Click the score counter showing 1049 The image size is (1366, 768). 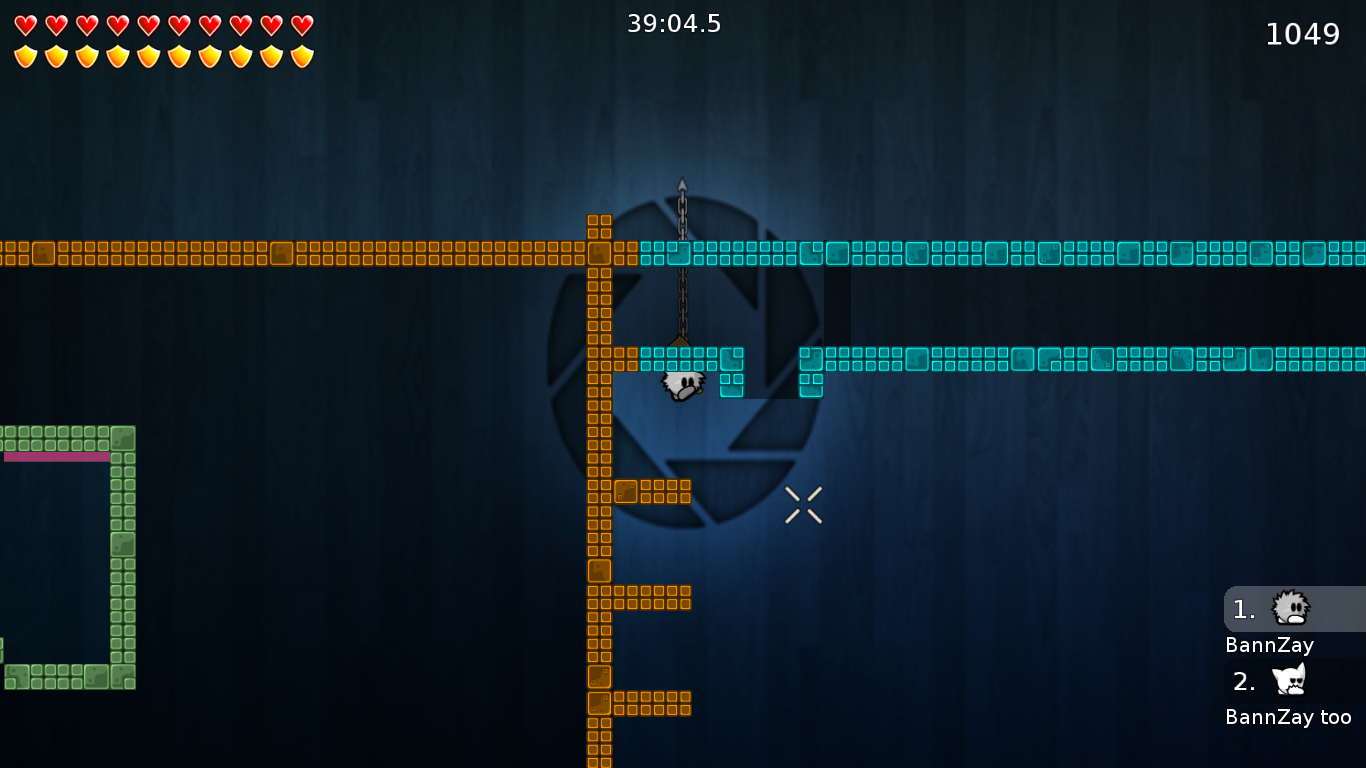(x=1303, y=33)
